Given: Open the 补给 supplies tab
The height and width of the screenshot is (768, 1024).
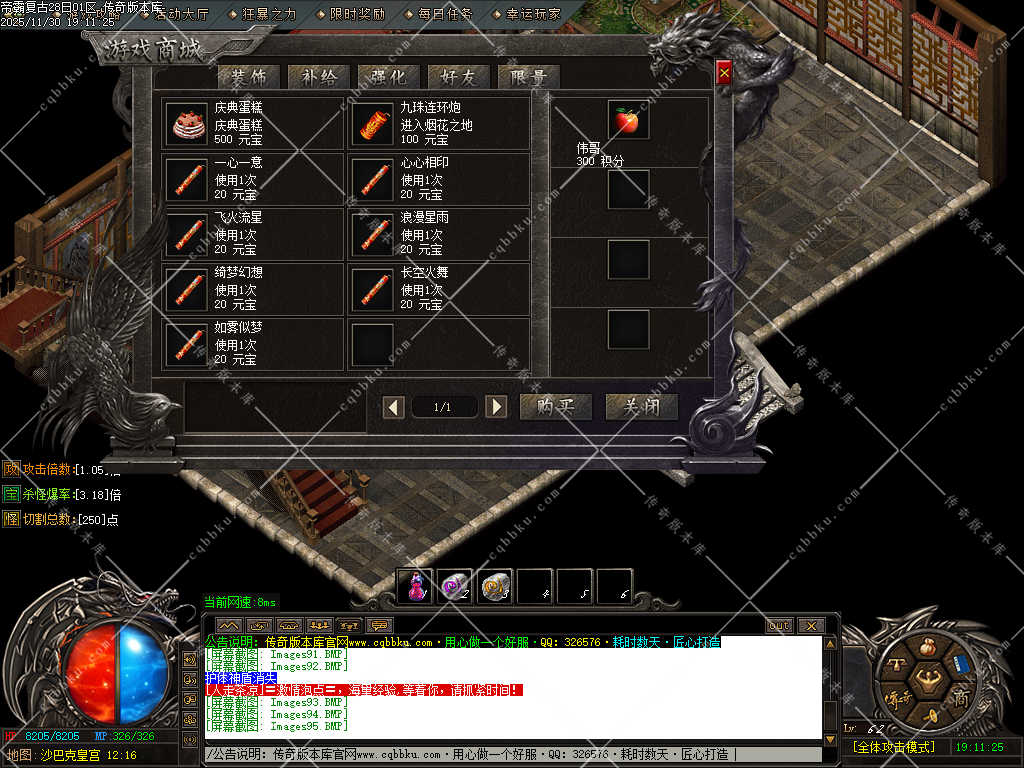Looking at the screenshot, I should 319,77.
